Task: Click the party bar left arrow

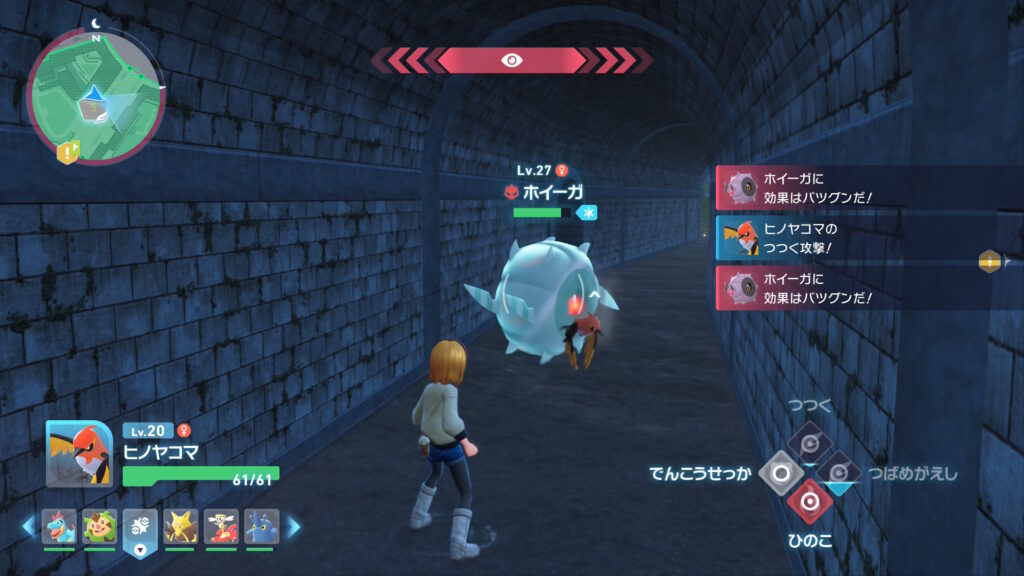Action: (28, 526)
